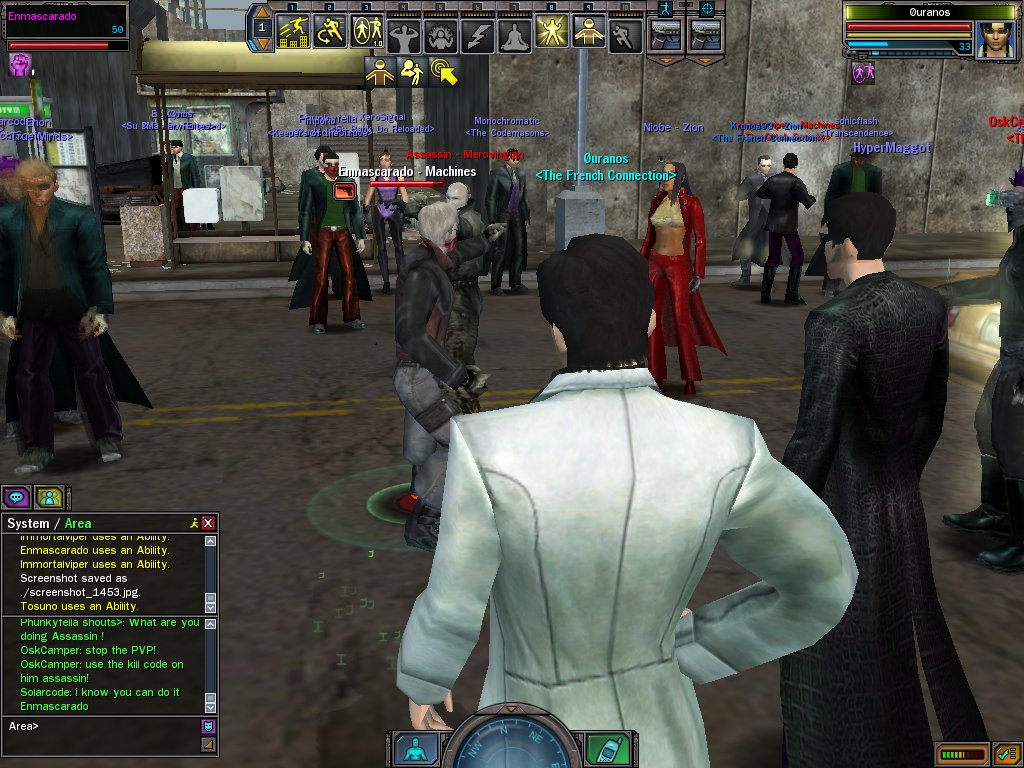Open the chat speech-bubble button
Screen dimensions: 1024x768
click(16, 496)
